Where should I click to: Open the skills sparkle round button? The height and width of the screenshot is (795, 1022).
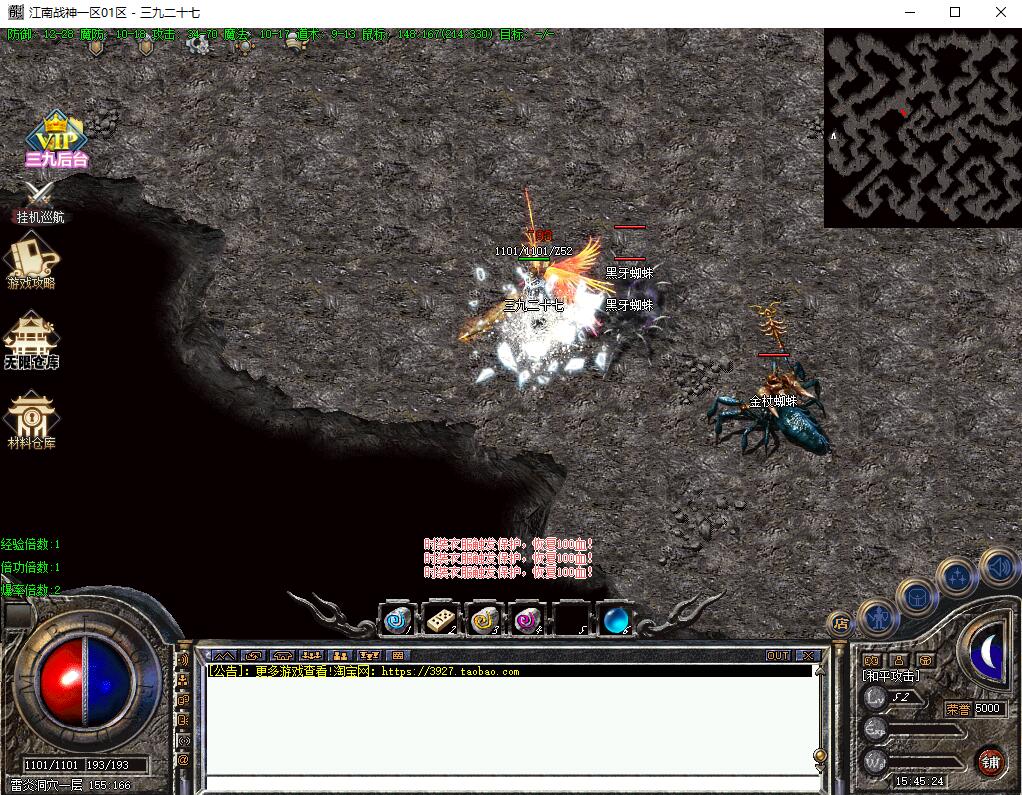click(958, 577)
